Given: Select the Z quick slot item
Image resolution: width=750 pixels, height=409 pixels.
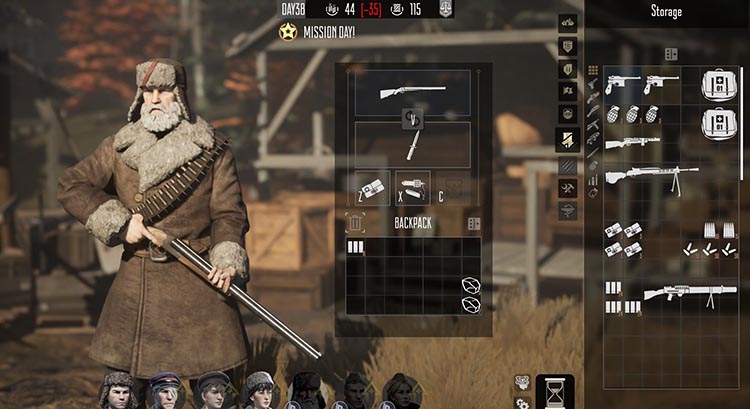Looking at the screenshot, I should point(373,187).
